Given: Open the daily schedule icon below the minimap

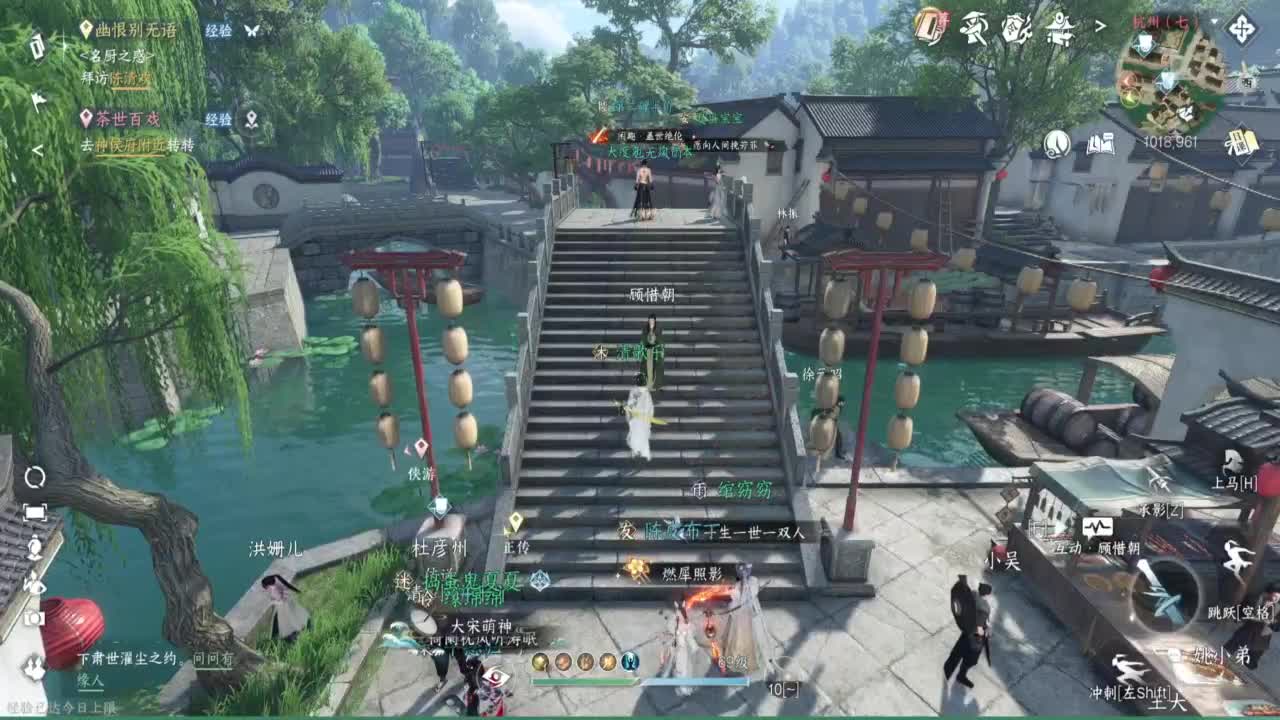Looking at the screenshot, I should click(1240, 142).
